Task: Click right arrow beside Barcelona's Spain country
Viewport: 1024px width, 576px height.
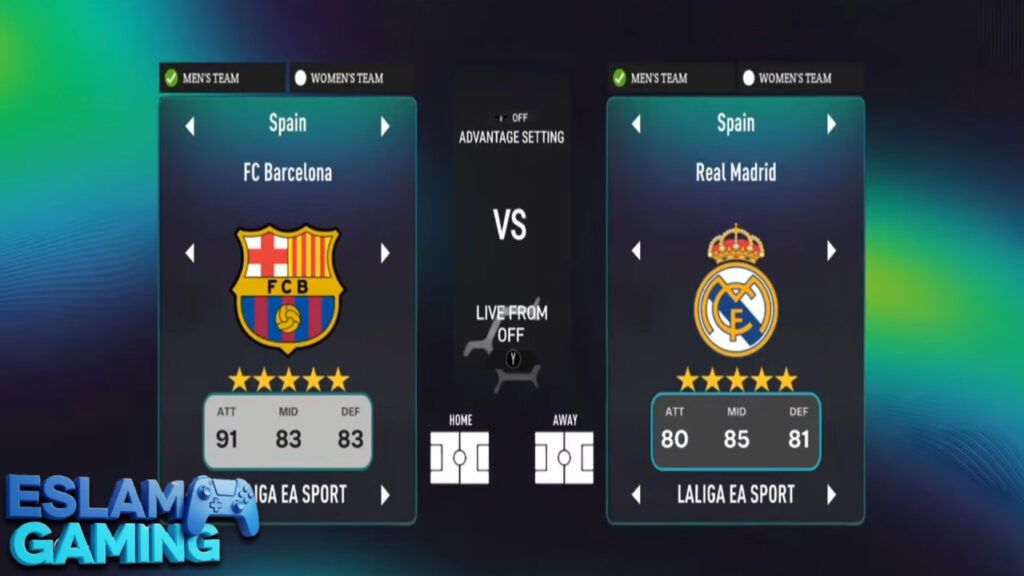Action: [x=385, y=127]
